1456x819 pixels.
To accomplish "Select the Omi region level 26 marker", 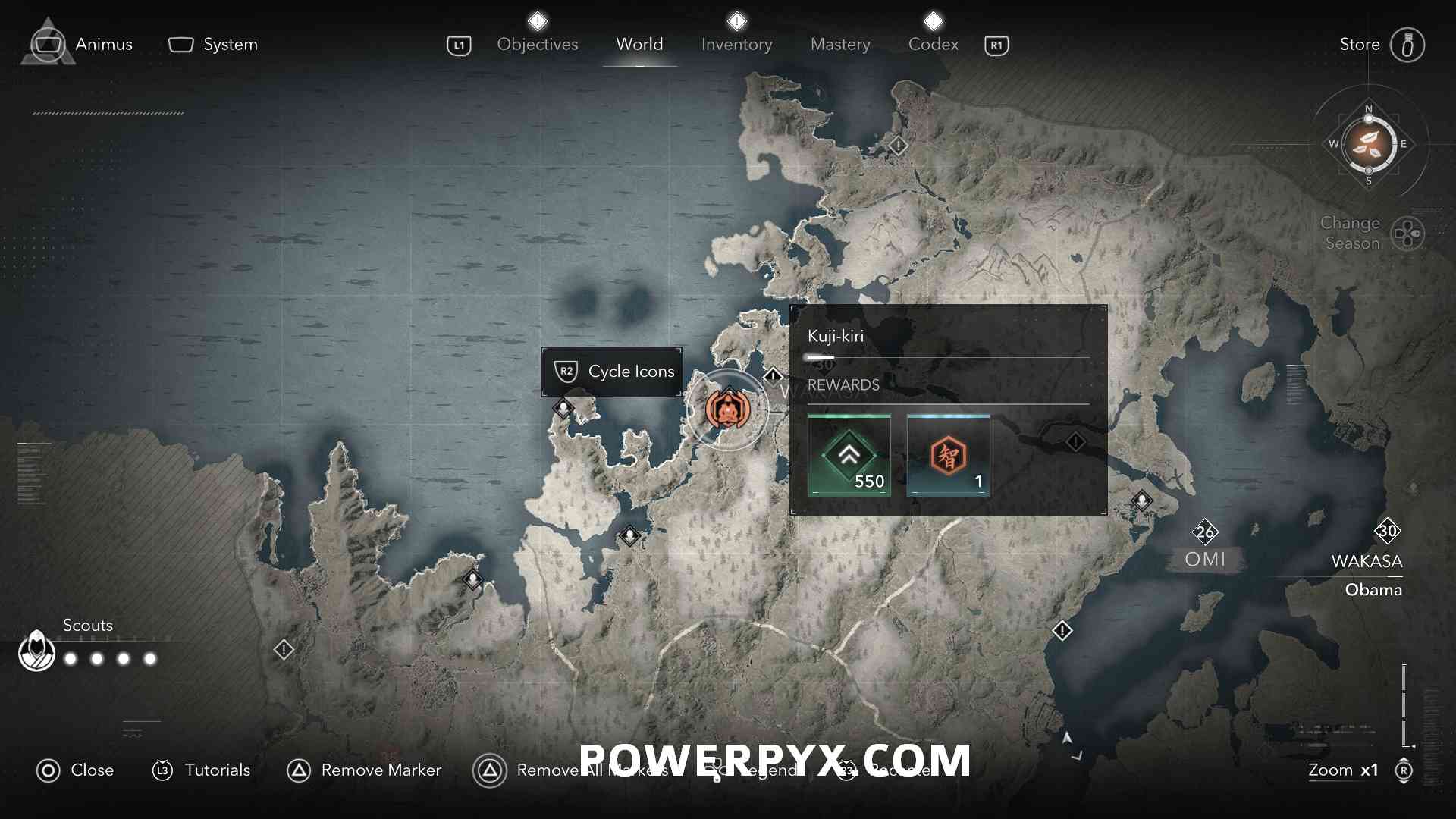I will [x=1205, y=532].
